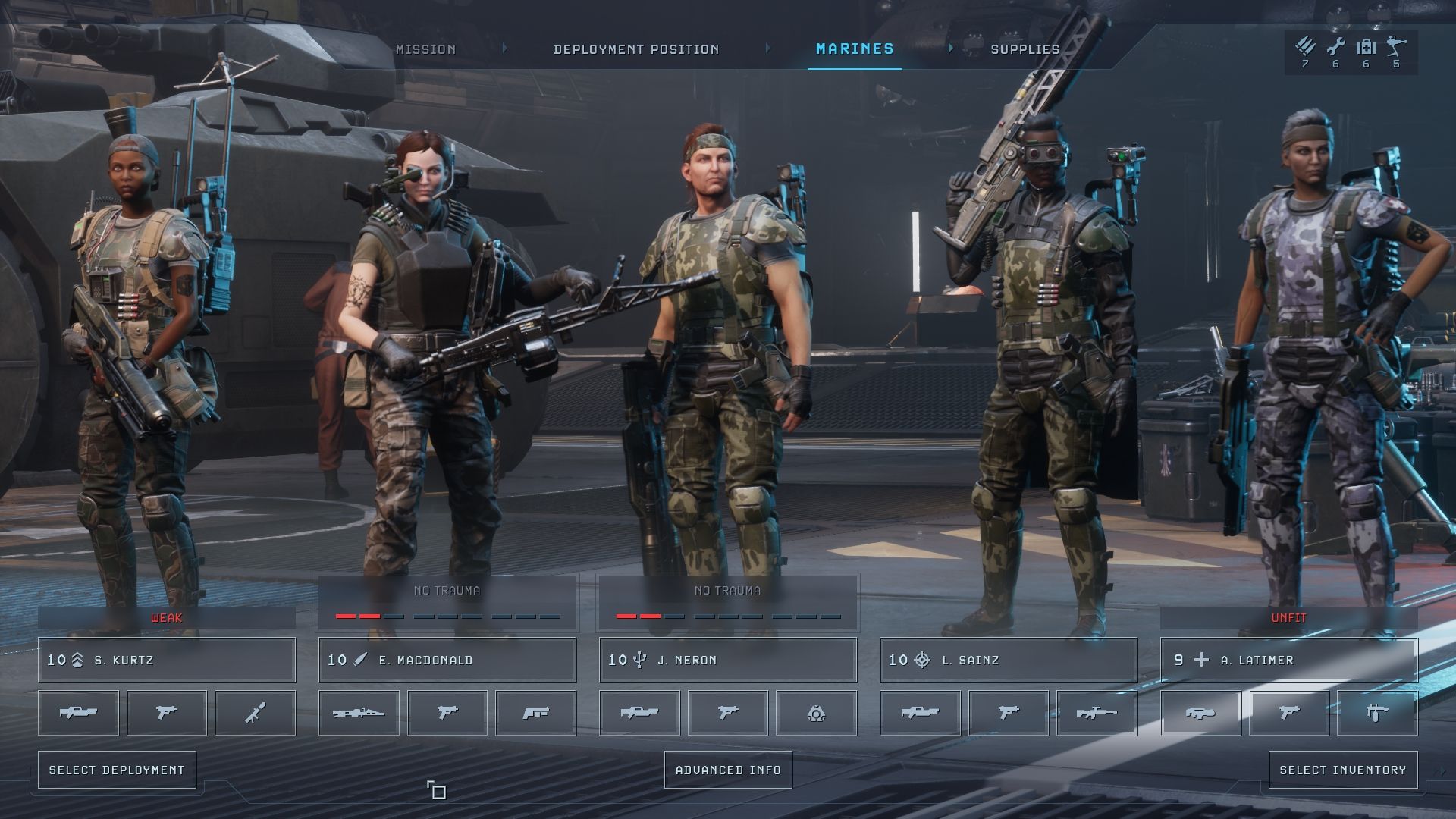The height and width of the screenshot is (819, 1456).
Task: Select the Marines tab
Action: click(855, 49)
